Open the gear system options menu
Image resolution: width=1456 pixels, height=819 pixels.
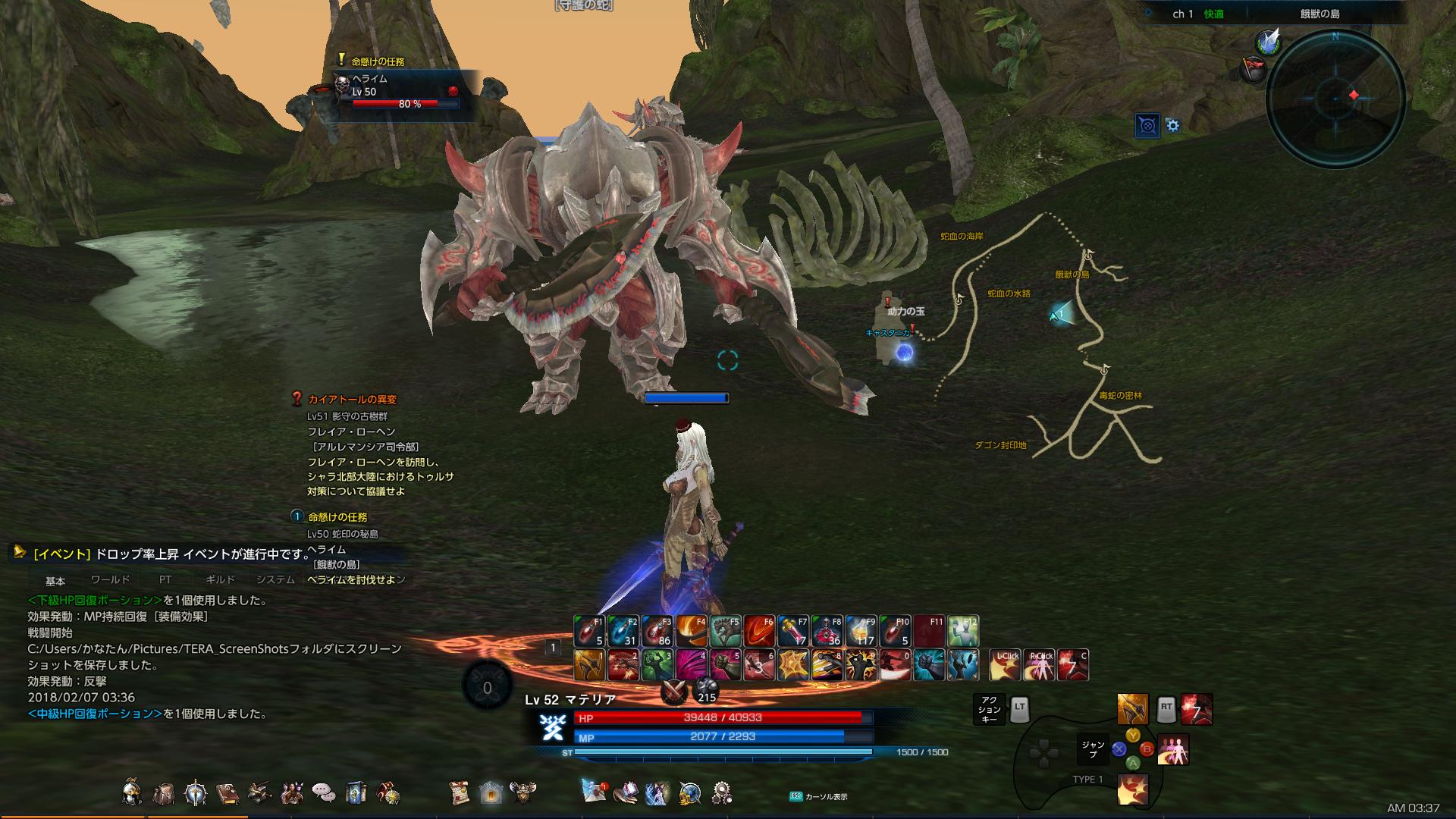point(721,792)
